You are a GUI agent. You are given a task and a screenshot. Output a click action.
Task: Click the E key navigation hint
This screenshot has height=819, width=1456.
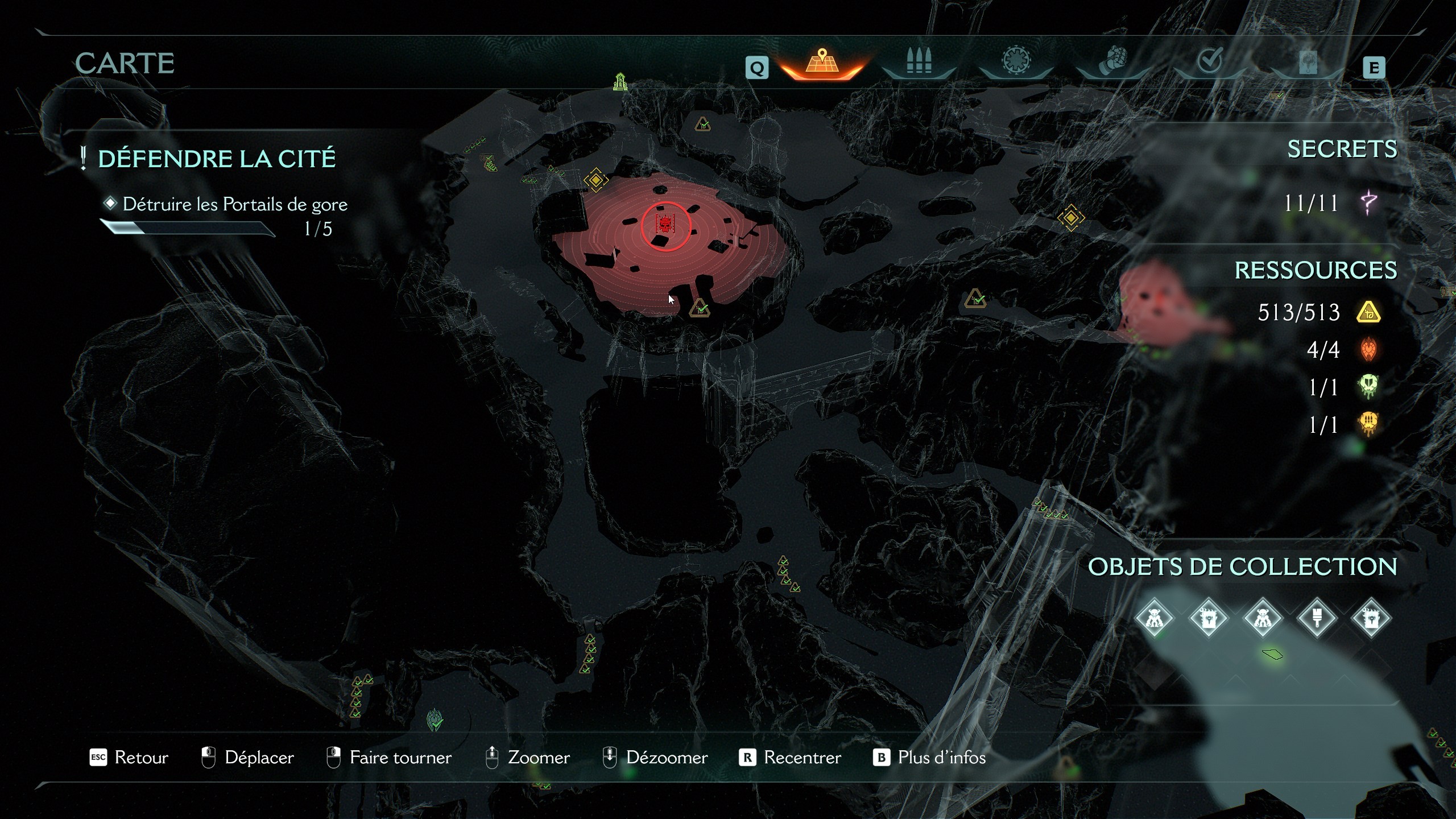(x=1375, y=68)
